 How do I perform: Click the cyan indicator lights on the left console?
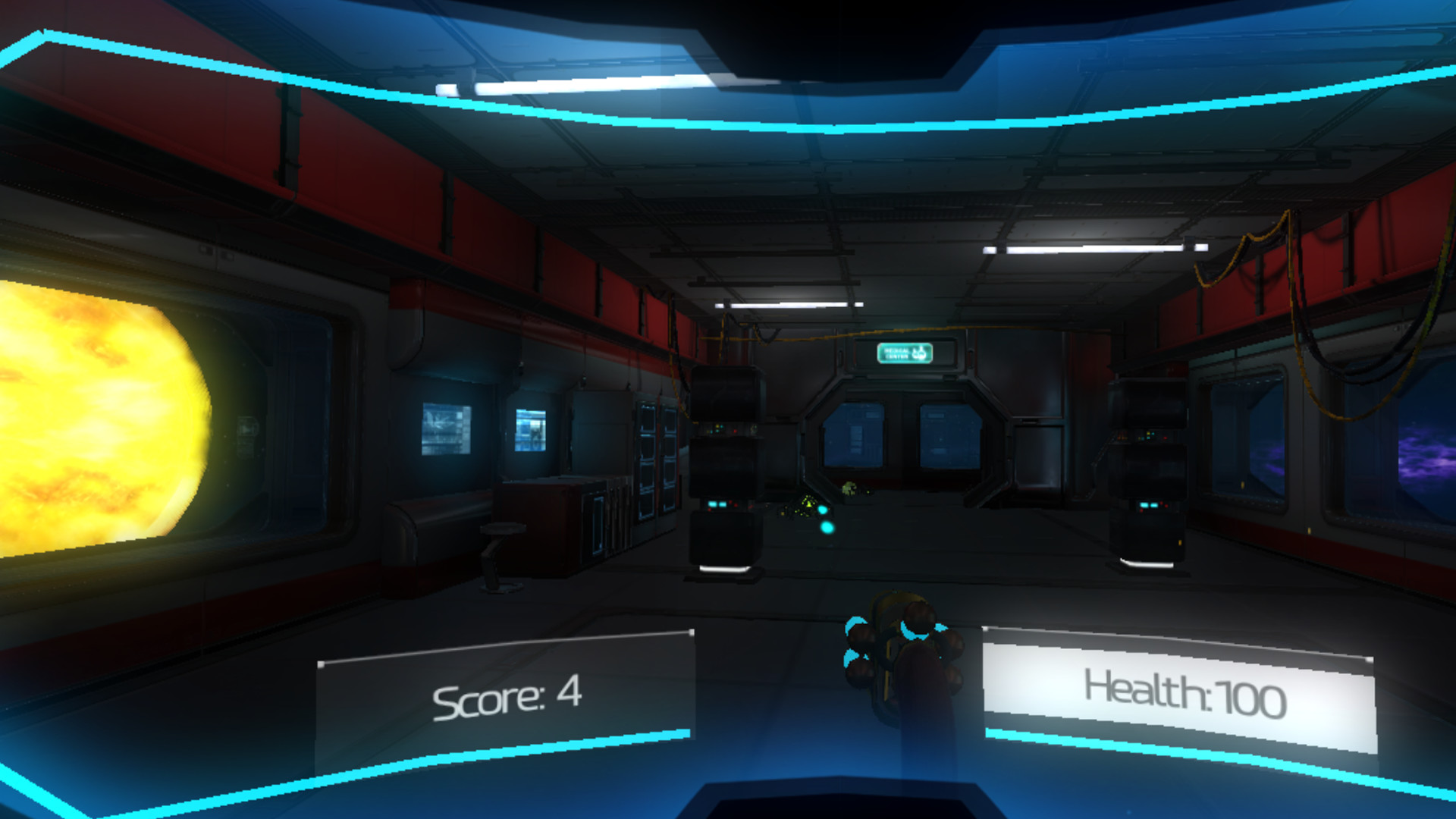point(717,504)
